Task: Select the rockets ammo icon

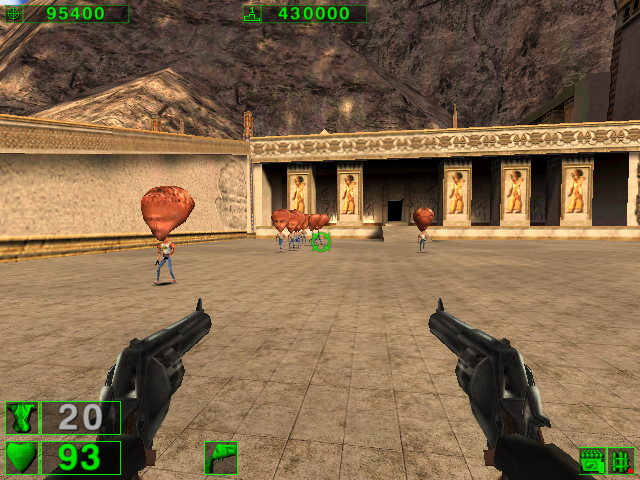Action: tap(622, 461)
